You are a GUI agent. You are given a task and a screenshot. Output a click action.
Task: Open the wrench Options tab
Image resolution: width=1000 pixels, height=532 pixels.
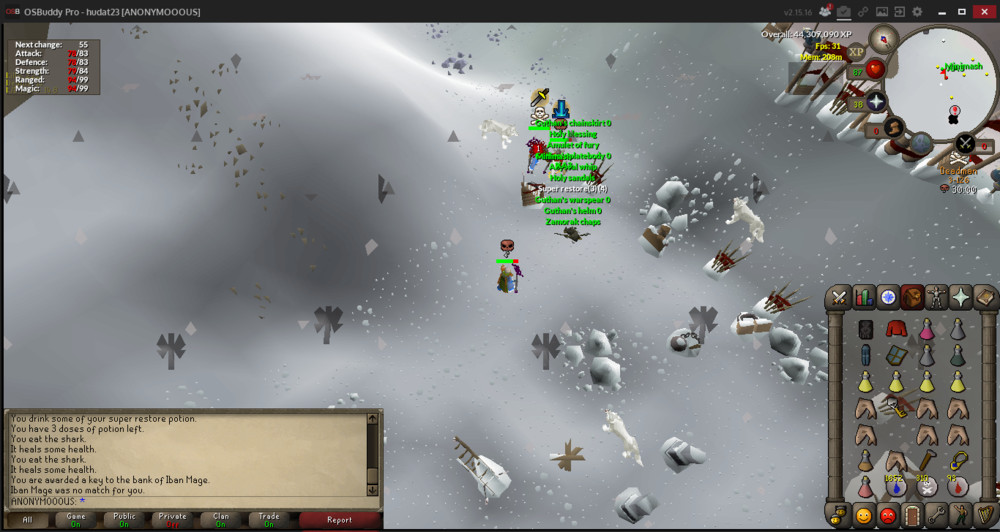[x=937, y=516]
